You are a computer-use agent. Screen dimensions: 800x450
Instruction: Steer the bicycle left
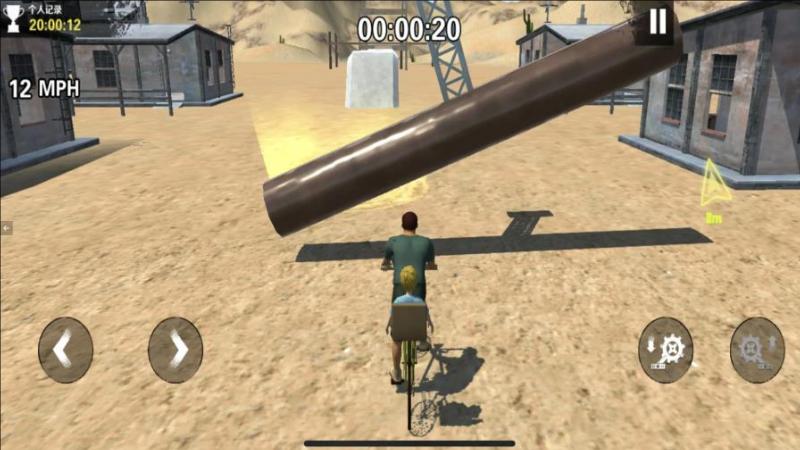coord(65,350)
